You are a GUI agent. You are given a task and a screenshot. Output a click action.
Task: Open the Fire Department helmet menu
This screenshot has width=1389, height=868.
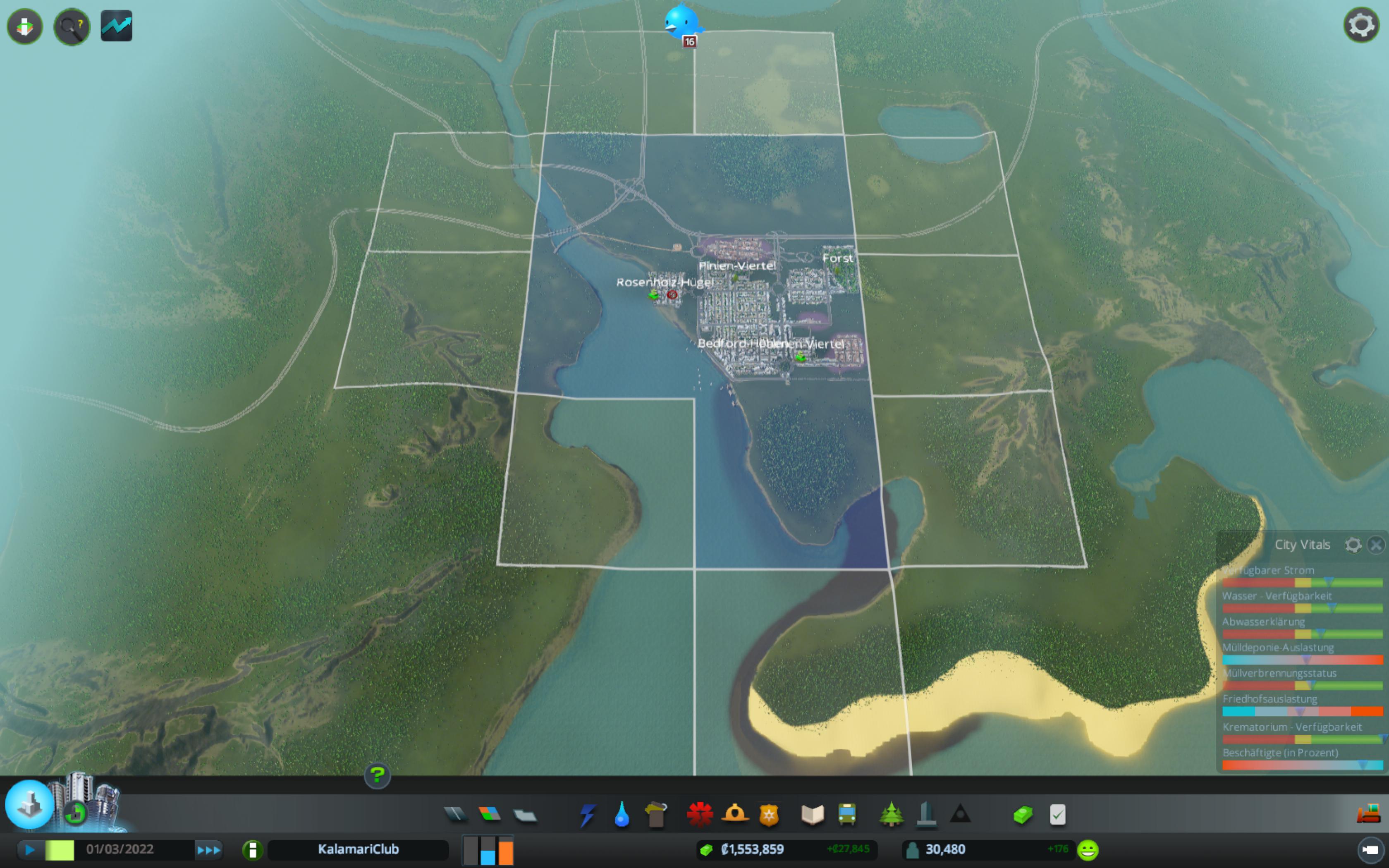pos(735,815)
